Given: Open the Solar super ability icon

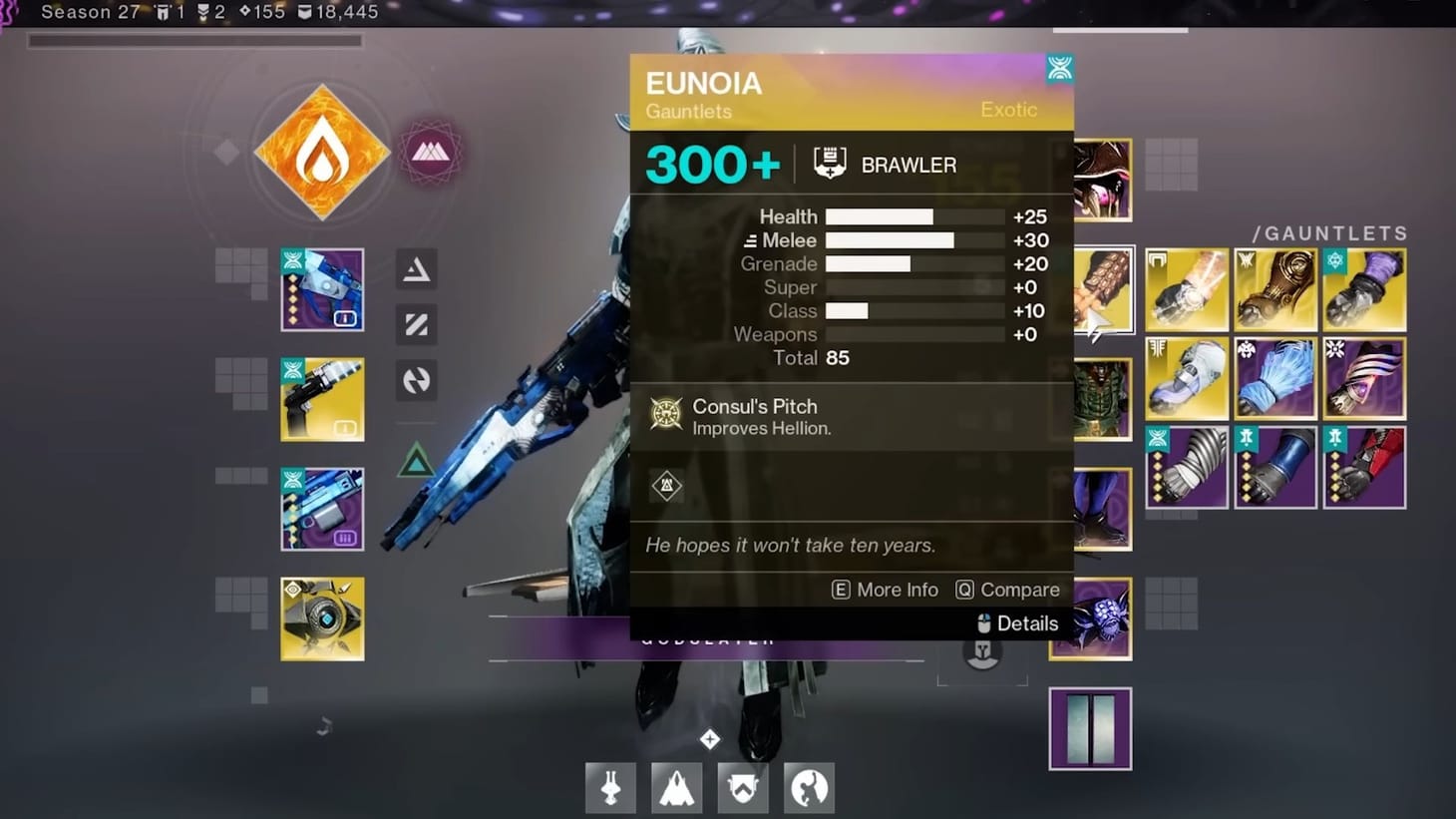Looking at the screenshot, I should [x=431, y=150].
